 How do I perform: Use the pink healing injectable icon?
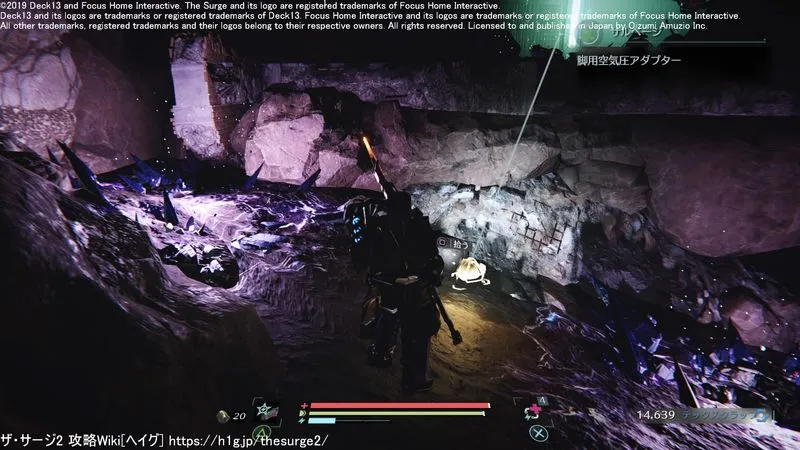pos(530,411)
